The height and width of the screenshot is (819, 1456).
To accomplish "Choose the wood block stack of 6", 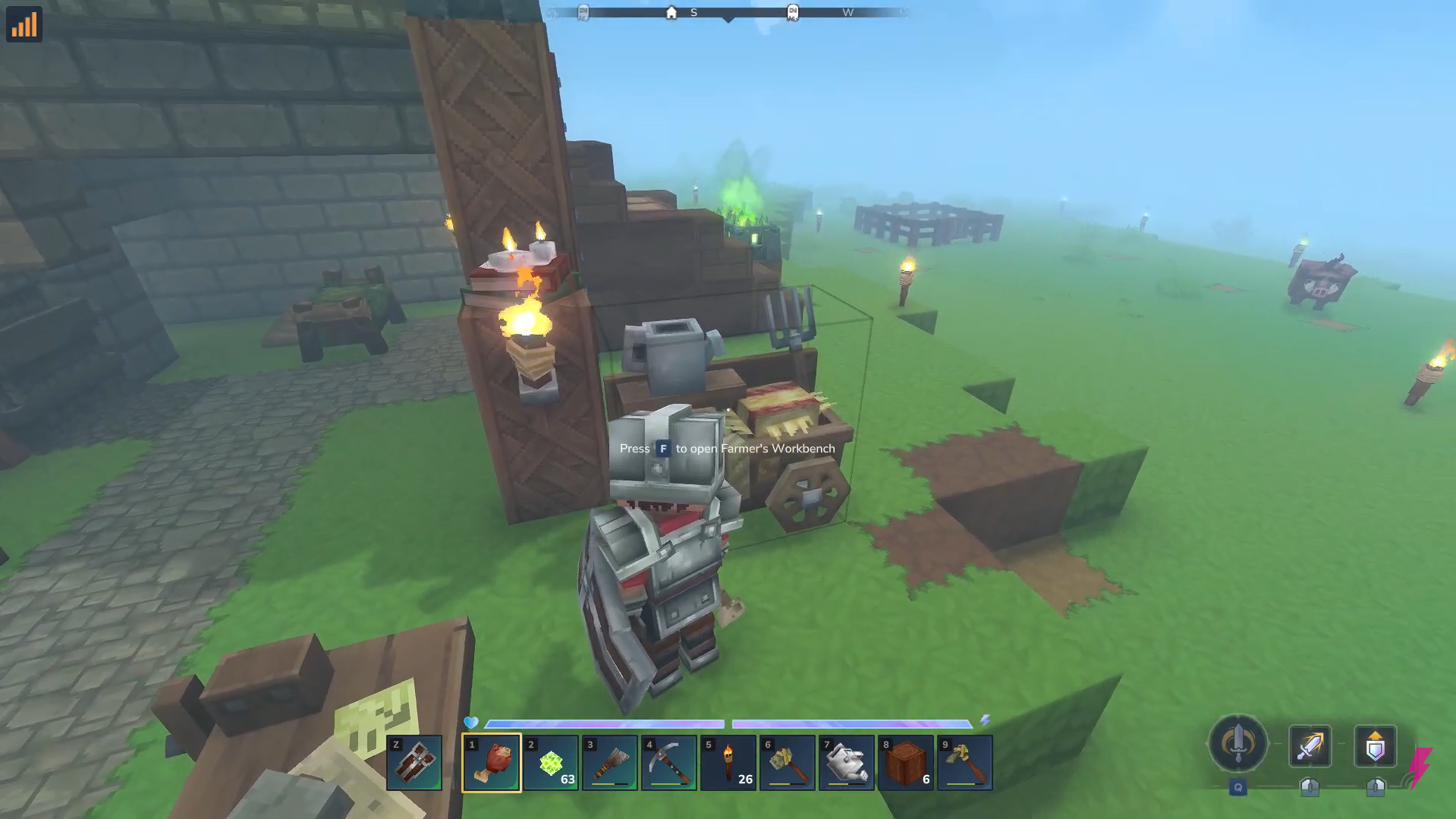I will [x=906, y=762].
